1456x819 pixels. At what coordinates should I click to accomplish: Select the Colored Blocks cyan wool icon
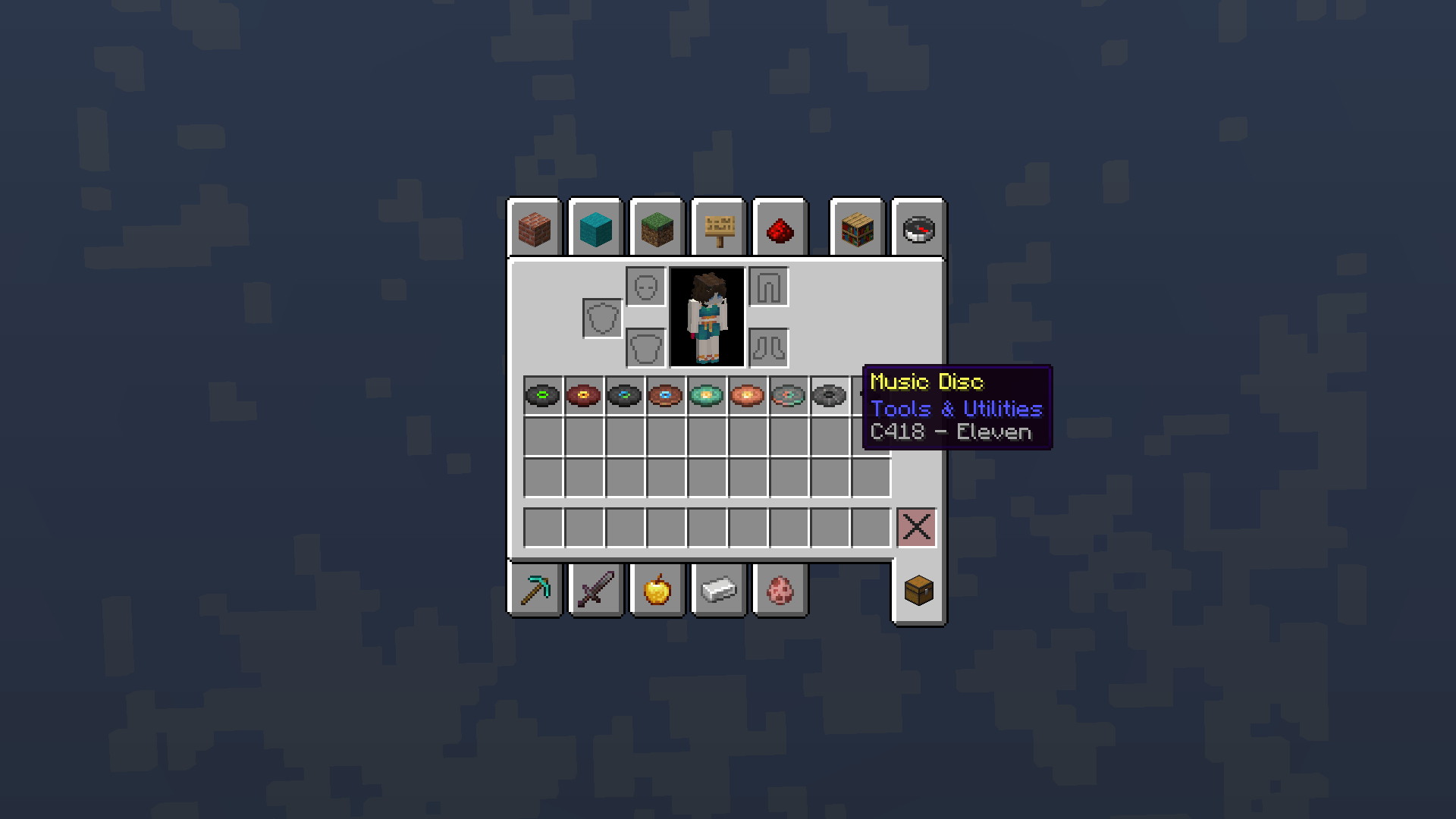[595, 230]
